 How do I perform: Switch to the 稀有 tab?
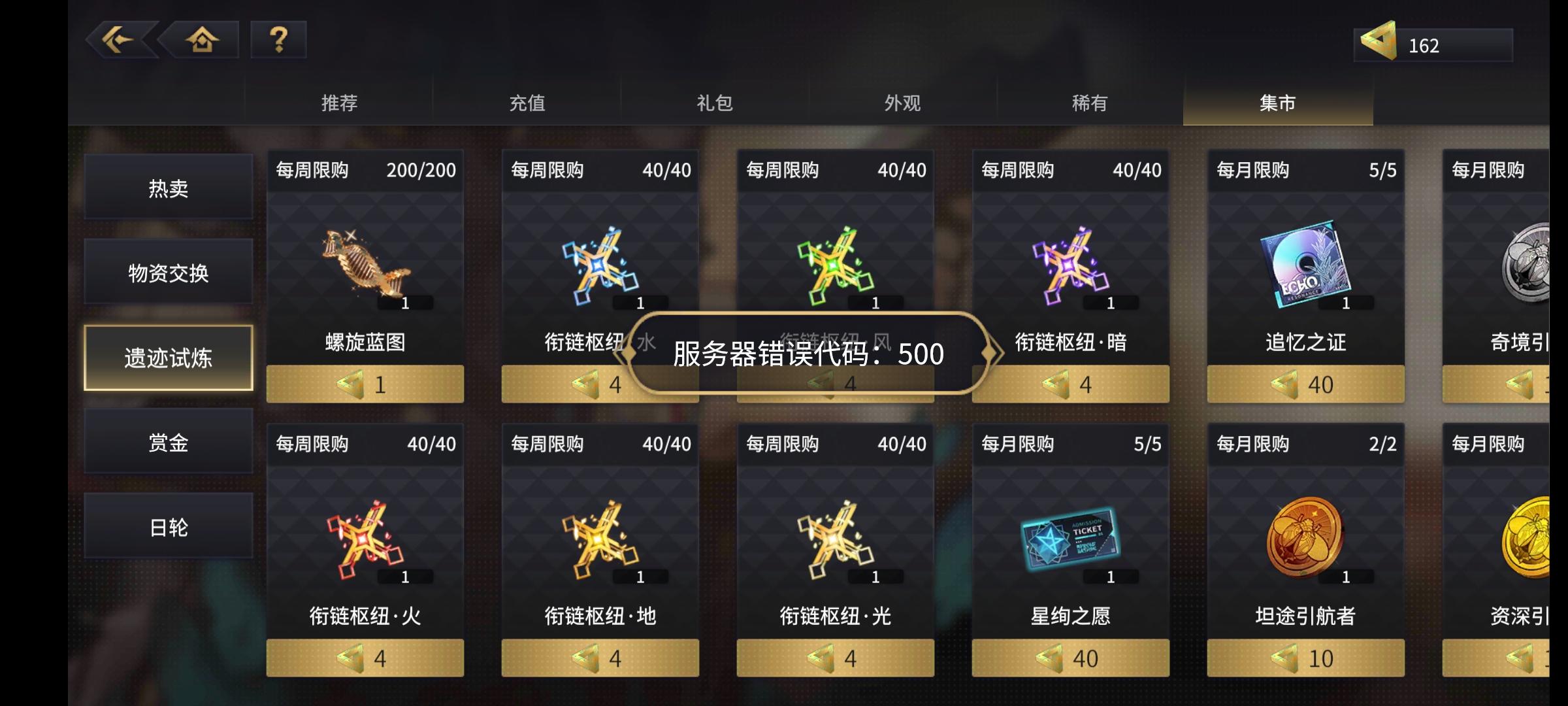pyautogui.click(x=1086, y=103)
